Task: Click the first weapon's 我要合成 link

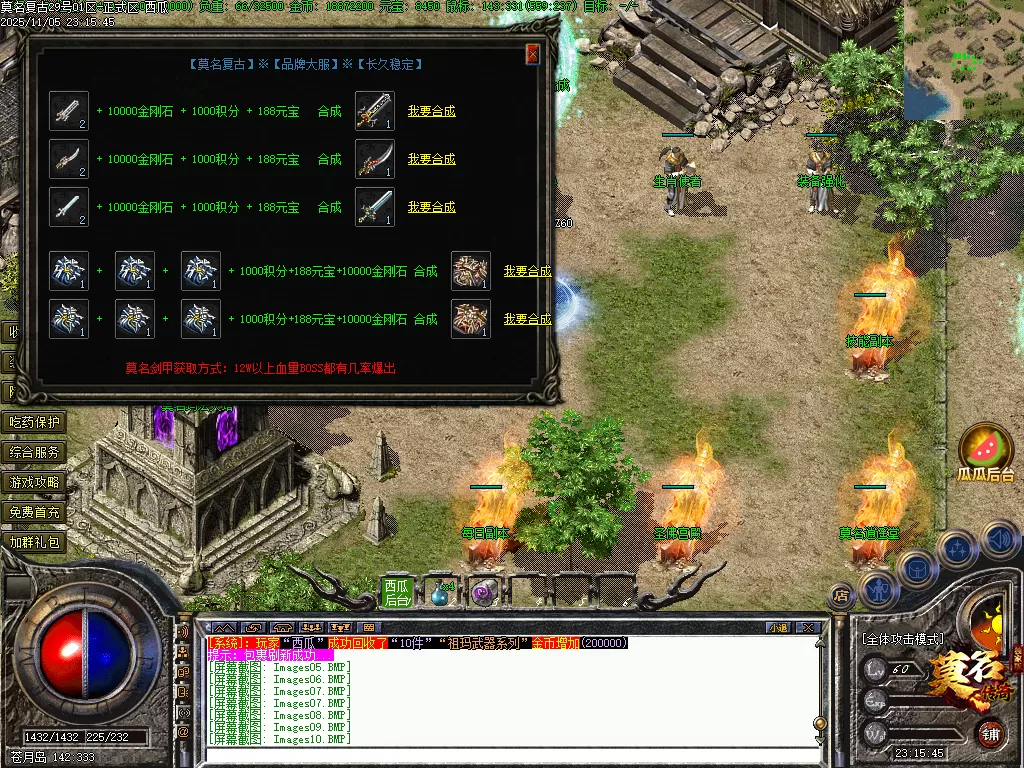Action: [x=431, y=111]
